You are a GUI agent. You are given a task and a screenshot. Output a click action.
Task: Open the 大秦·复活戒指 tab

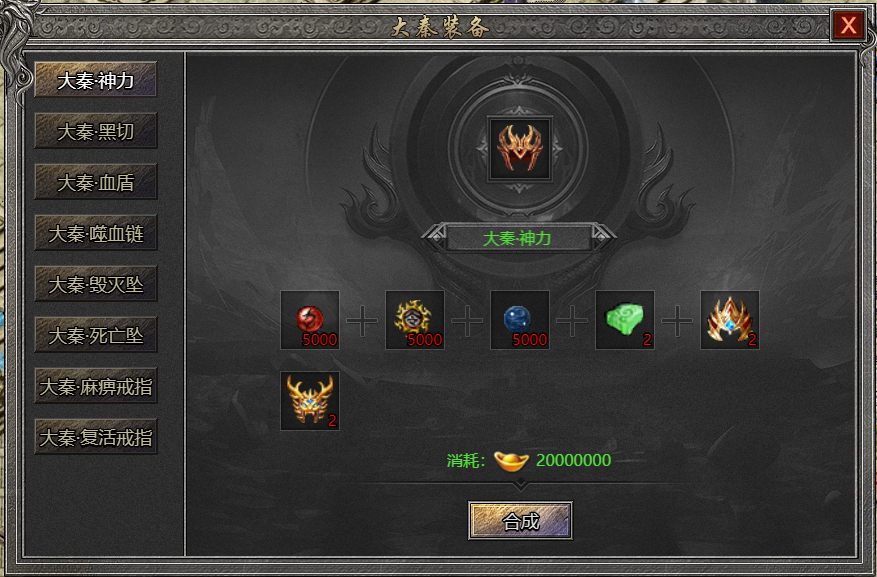pos(96,437)
